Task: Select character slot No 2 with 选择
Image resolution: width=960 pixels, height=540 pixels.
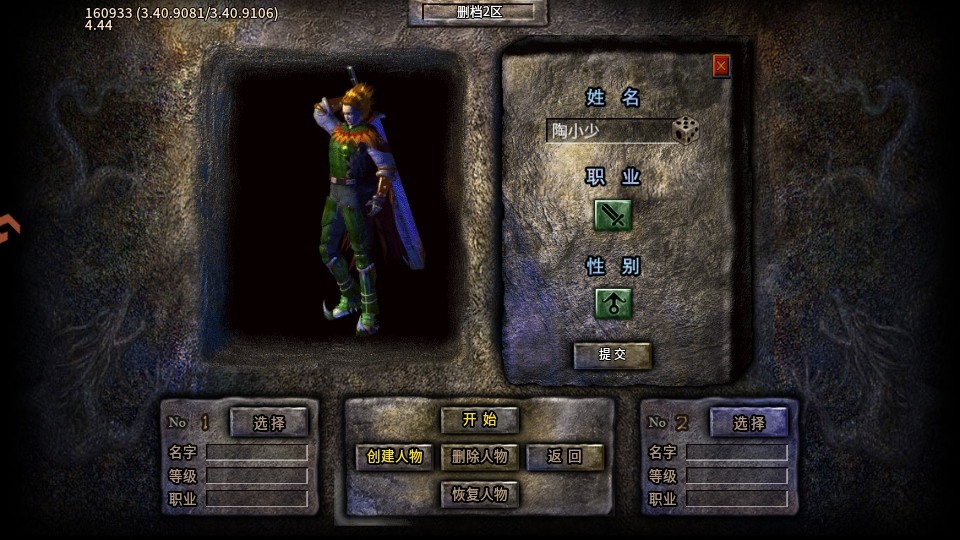Action: [x=749, y=422]
